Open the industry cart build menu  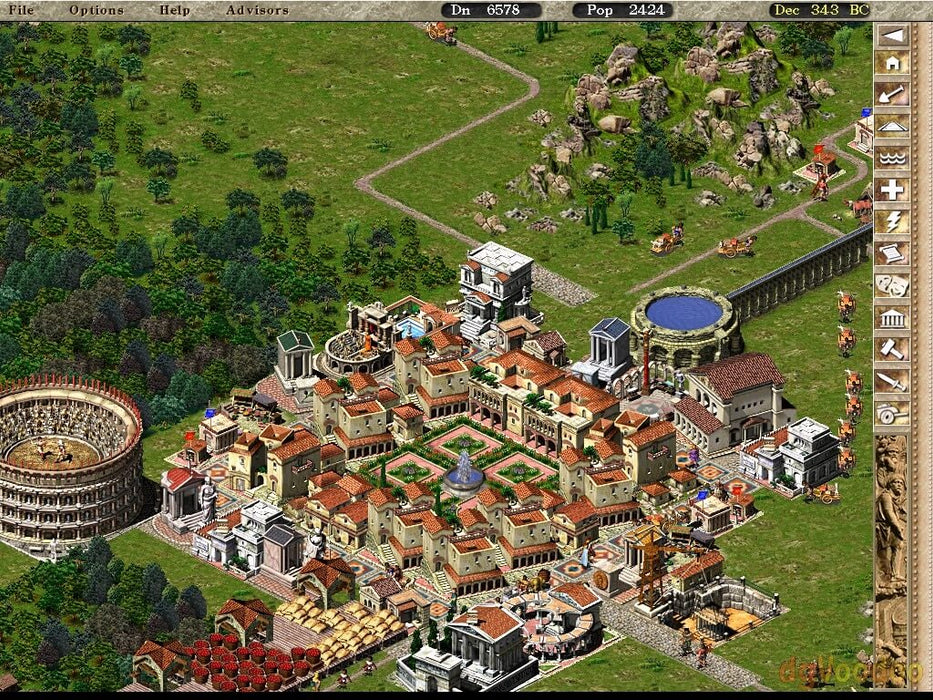(892, 413)
